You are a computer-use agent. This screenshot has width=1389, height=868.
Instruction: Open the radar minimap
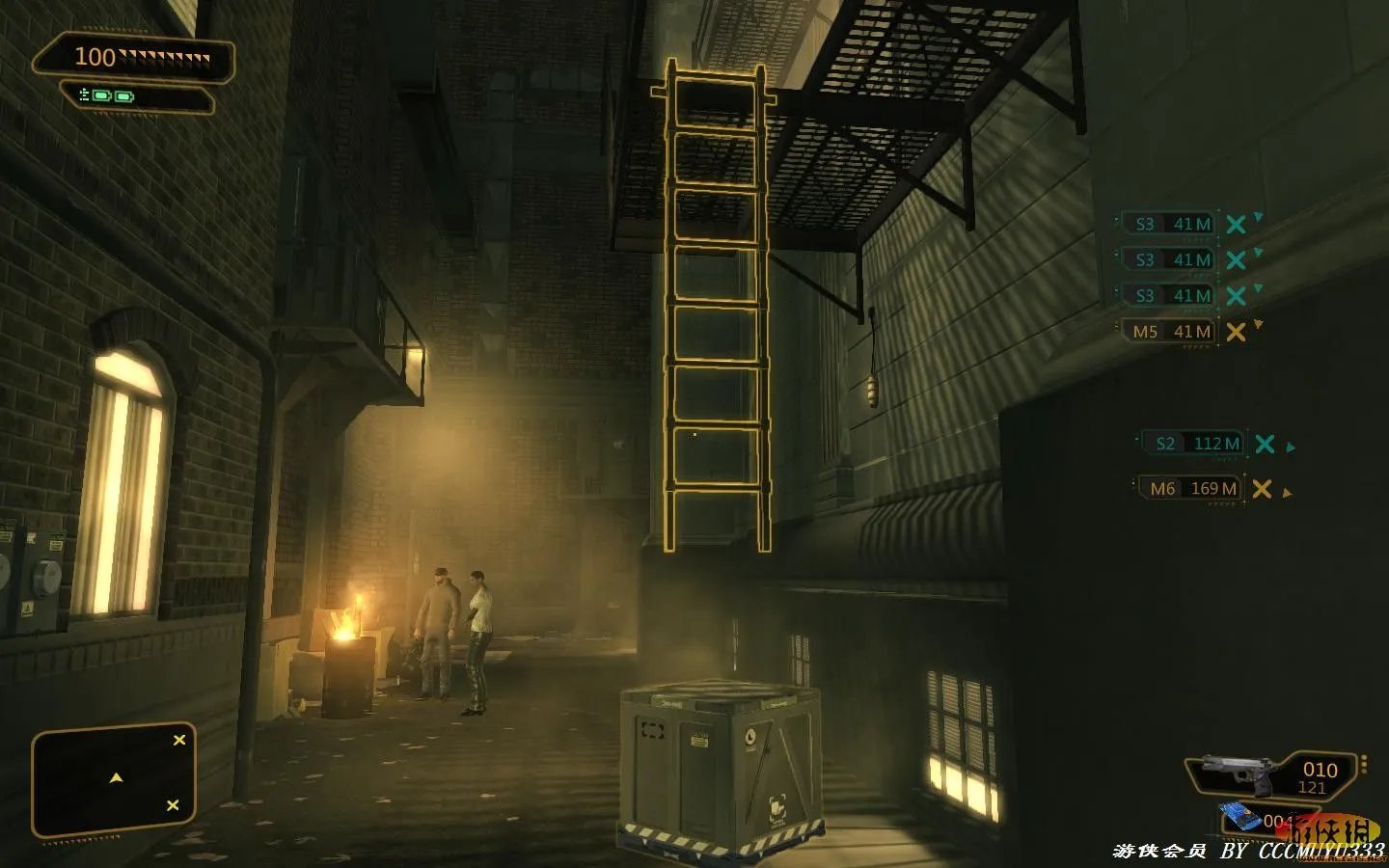click(x=114, y=779)
